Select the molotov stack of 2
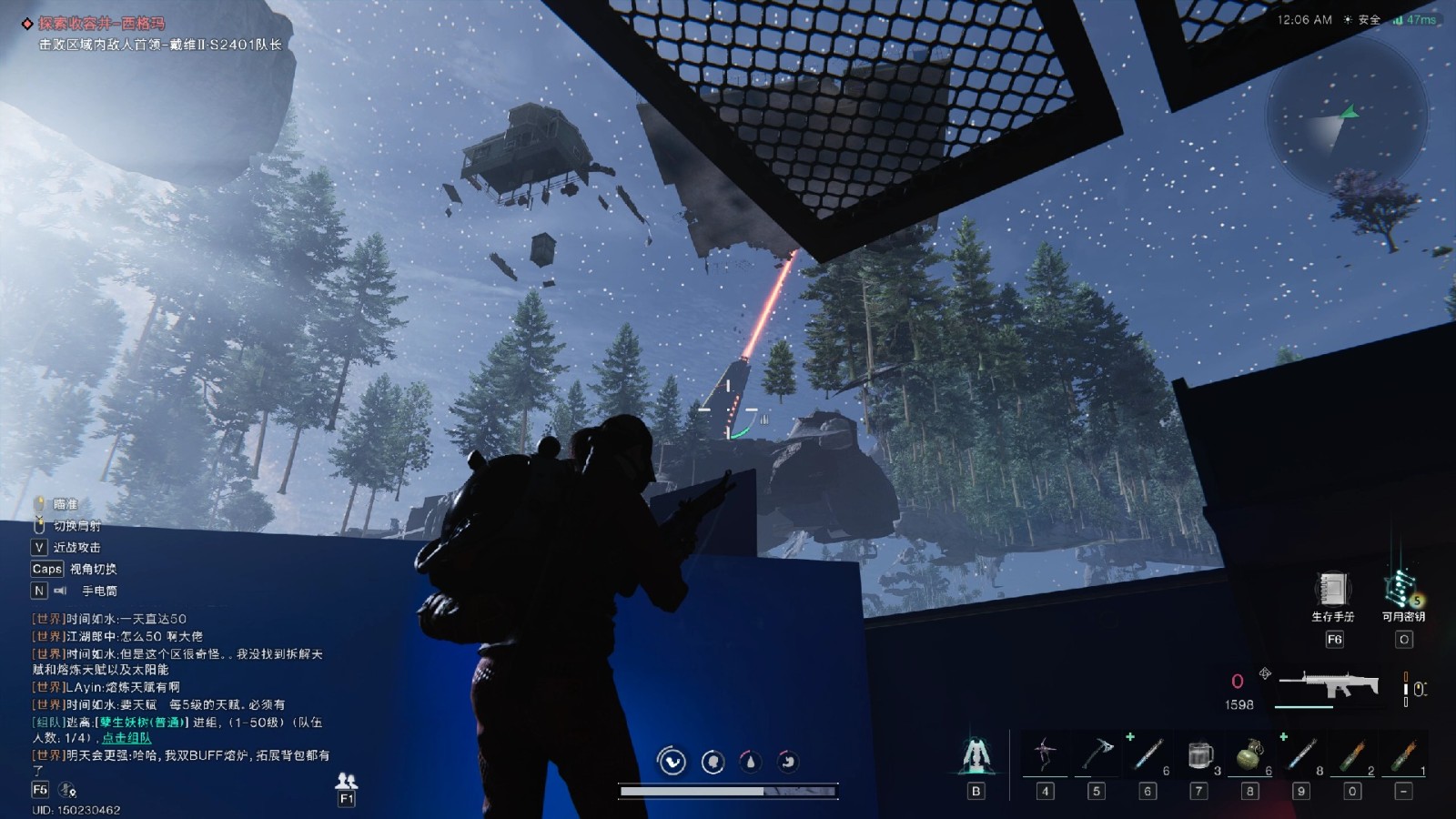This screenshot has height=819, width=1456. tap(1352, 755)
